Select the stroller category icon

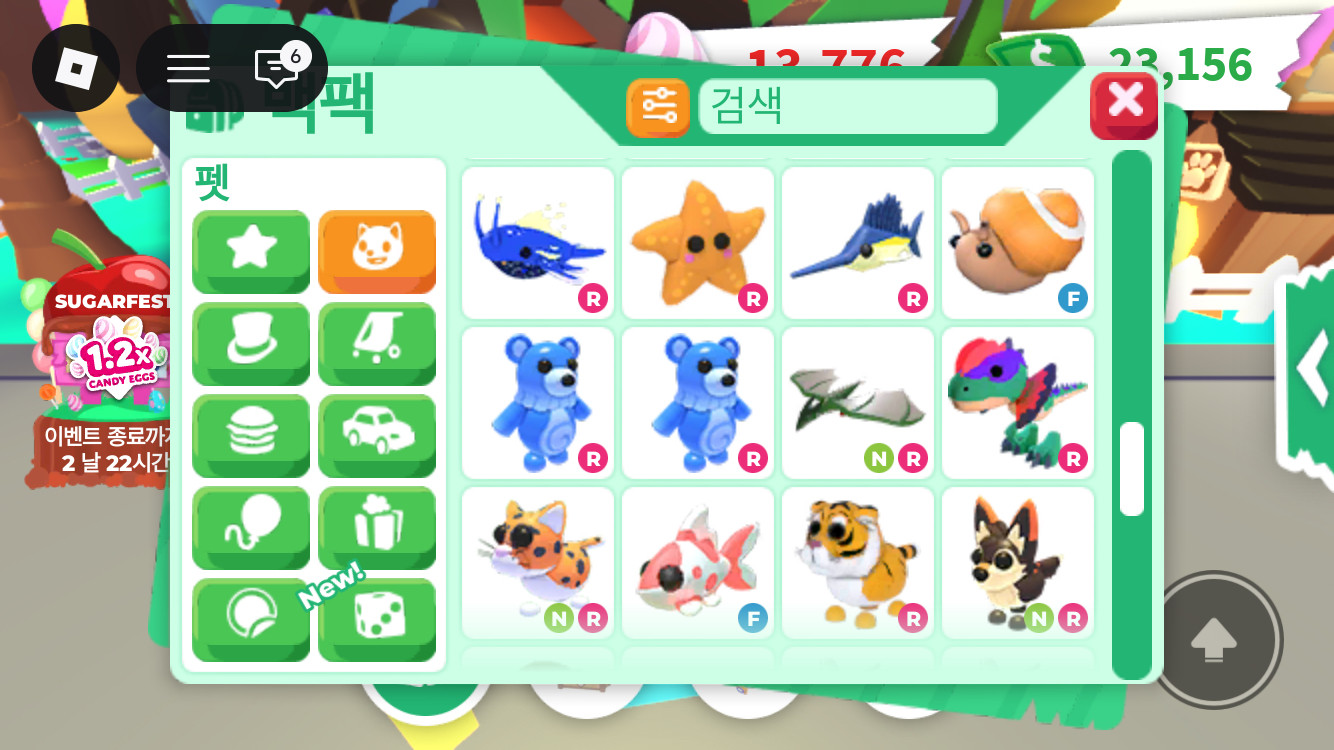point(377,344)
